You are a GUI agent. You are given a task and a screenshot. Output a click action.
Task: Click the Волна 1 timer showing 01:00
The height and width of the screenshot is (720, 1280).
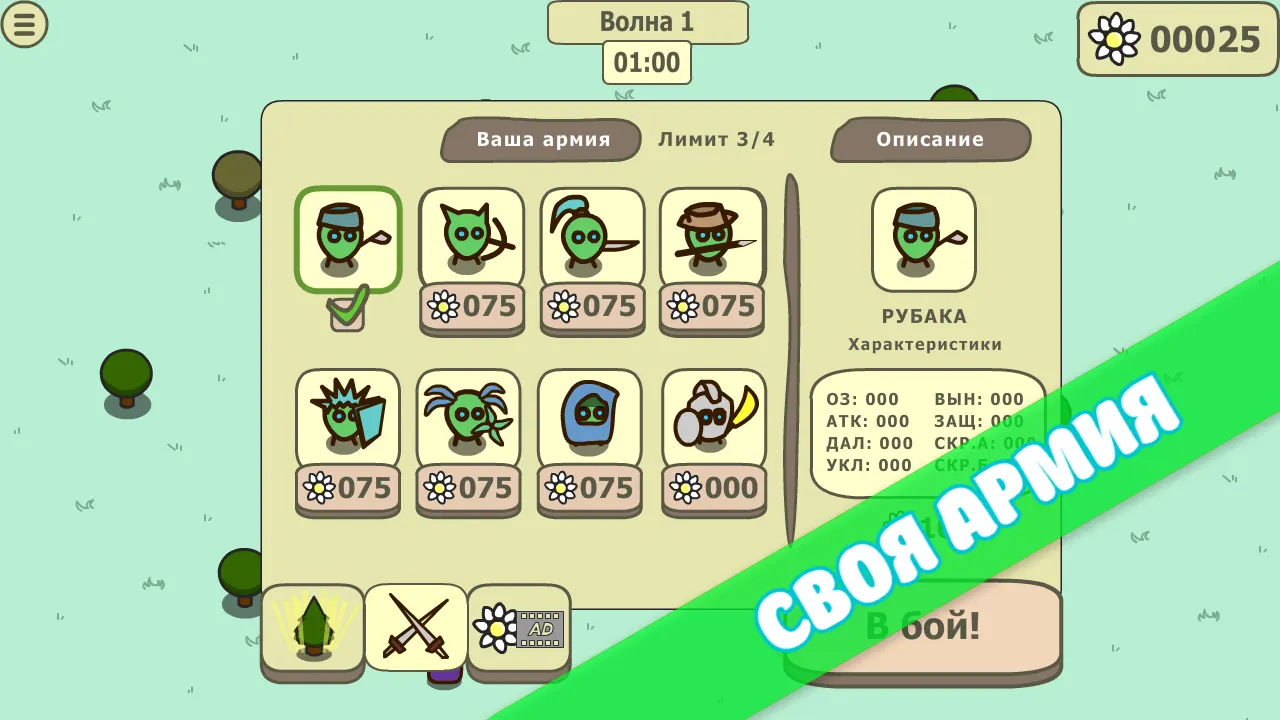click(646, 62)
